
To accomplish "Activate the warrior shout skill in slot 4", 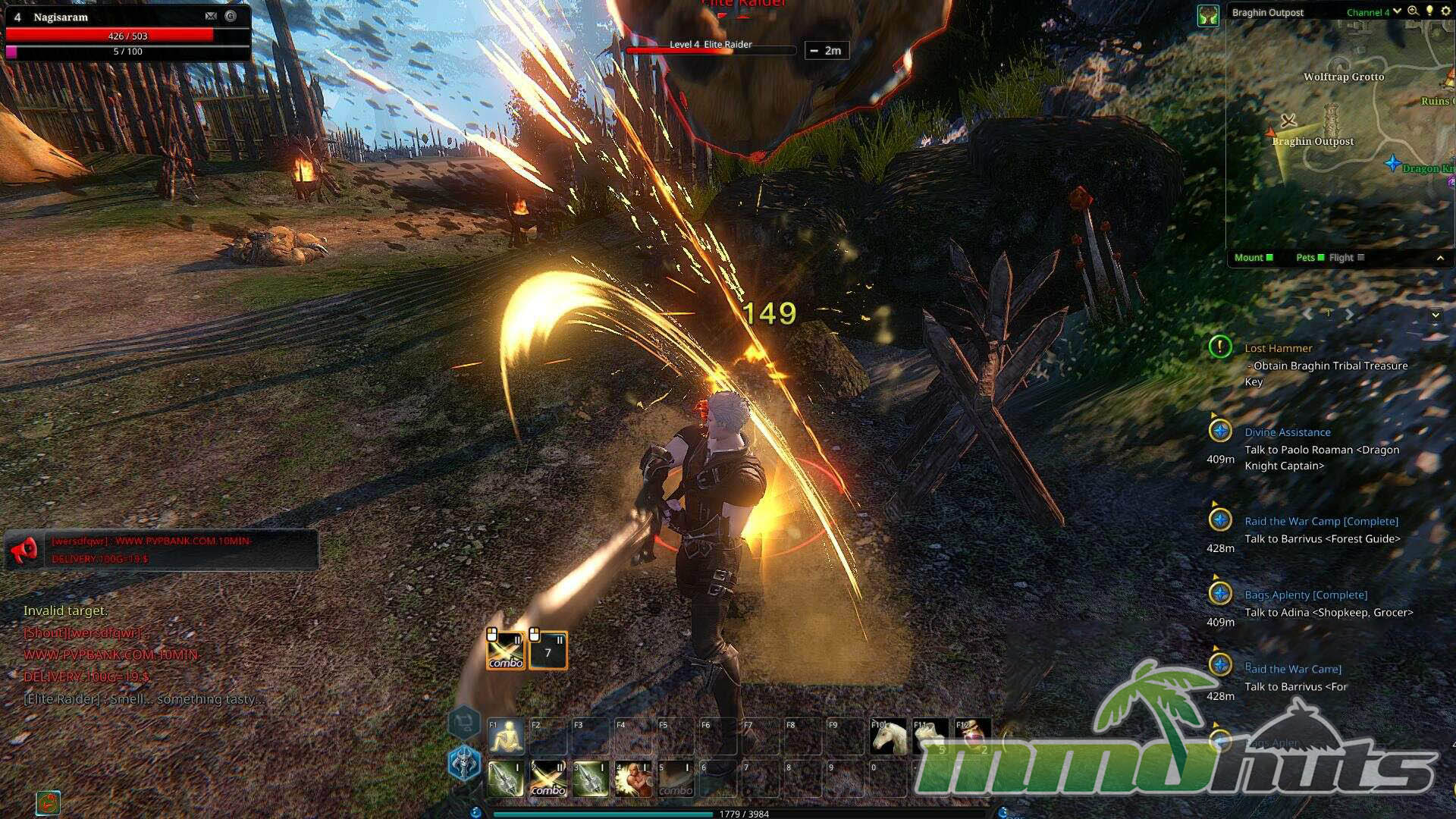I will pos(633,780).
